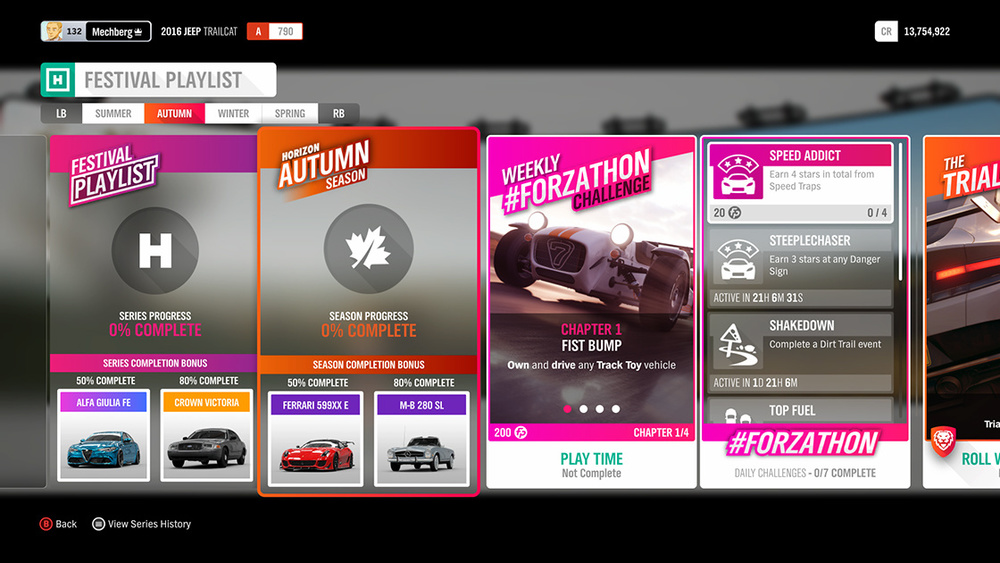Open the Top Fuel daily challenge
The image size is (1000, 563).
800,411
